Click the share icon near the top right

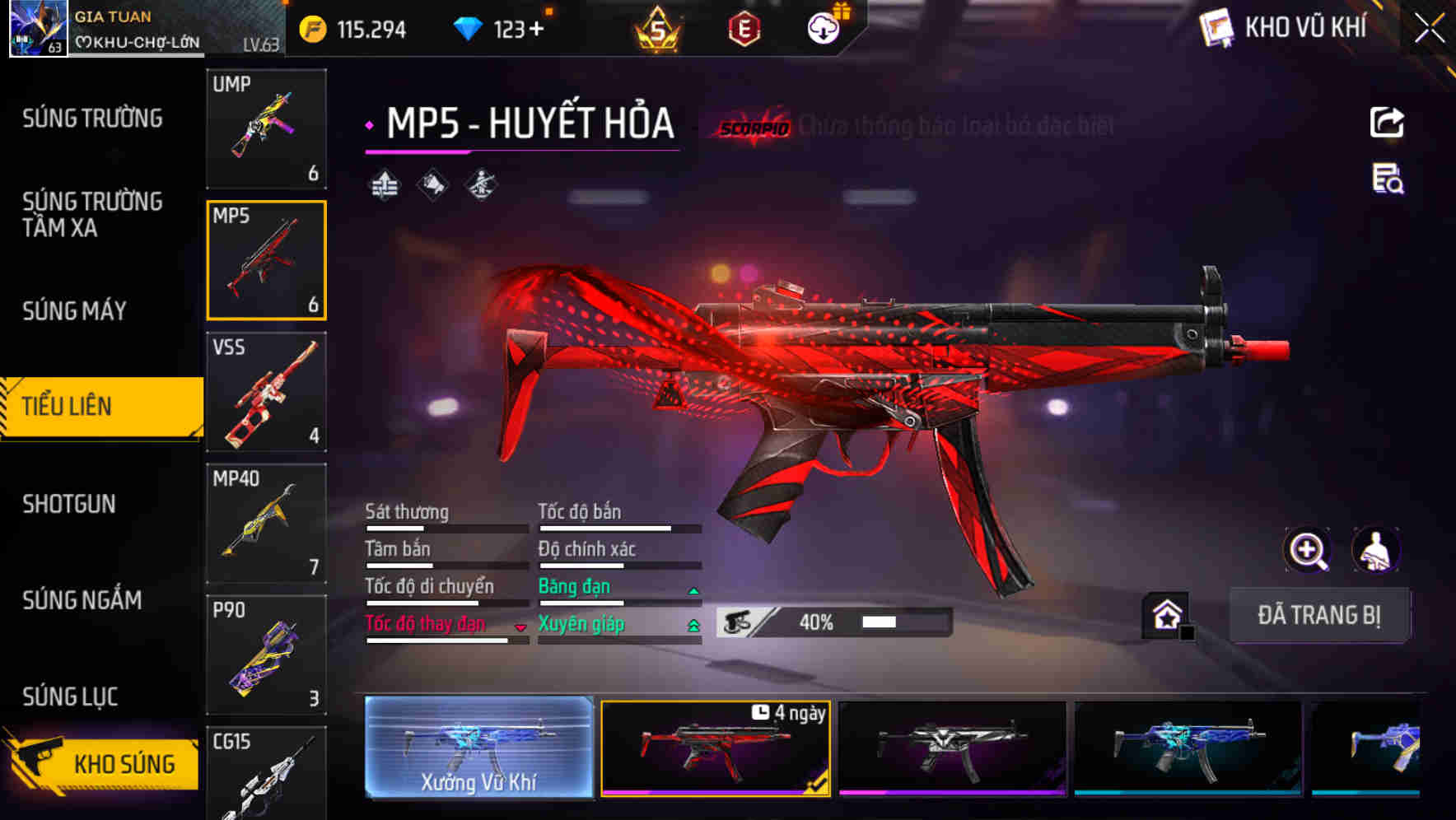[1387, 122]
